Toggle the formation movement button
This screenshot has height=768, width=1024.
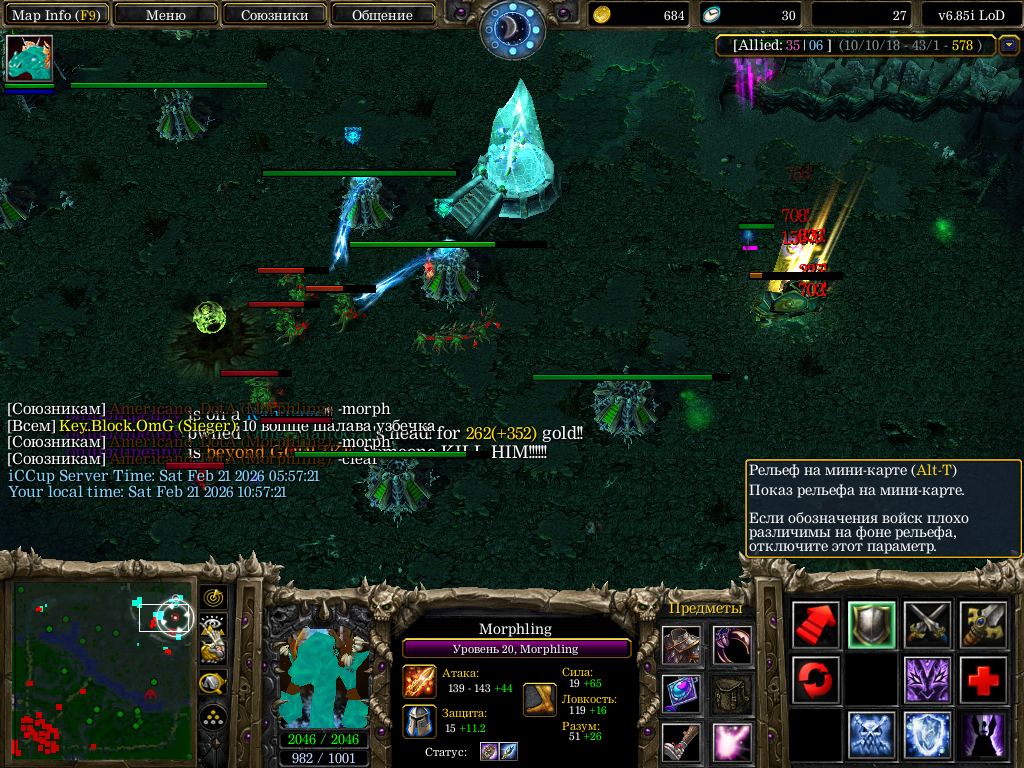pos(213,717)
